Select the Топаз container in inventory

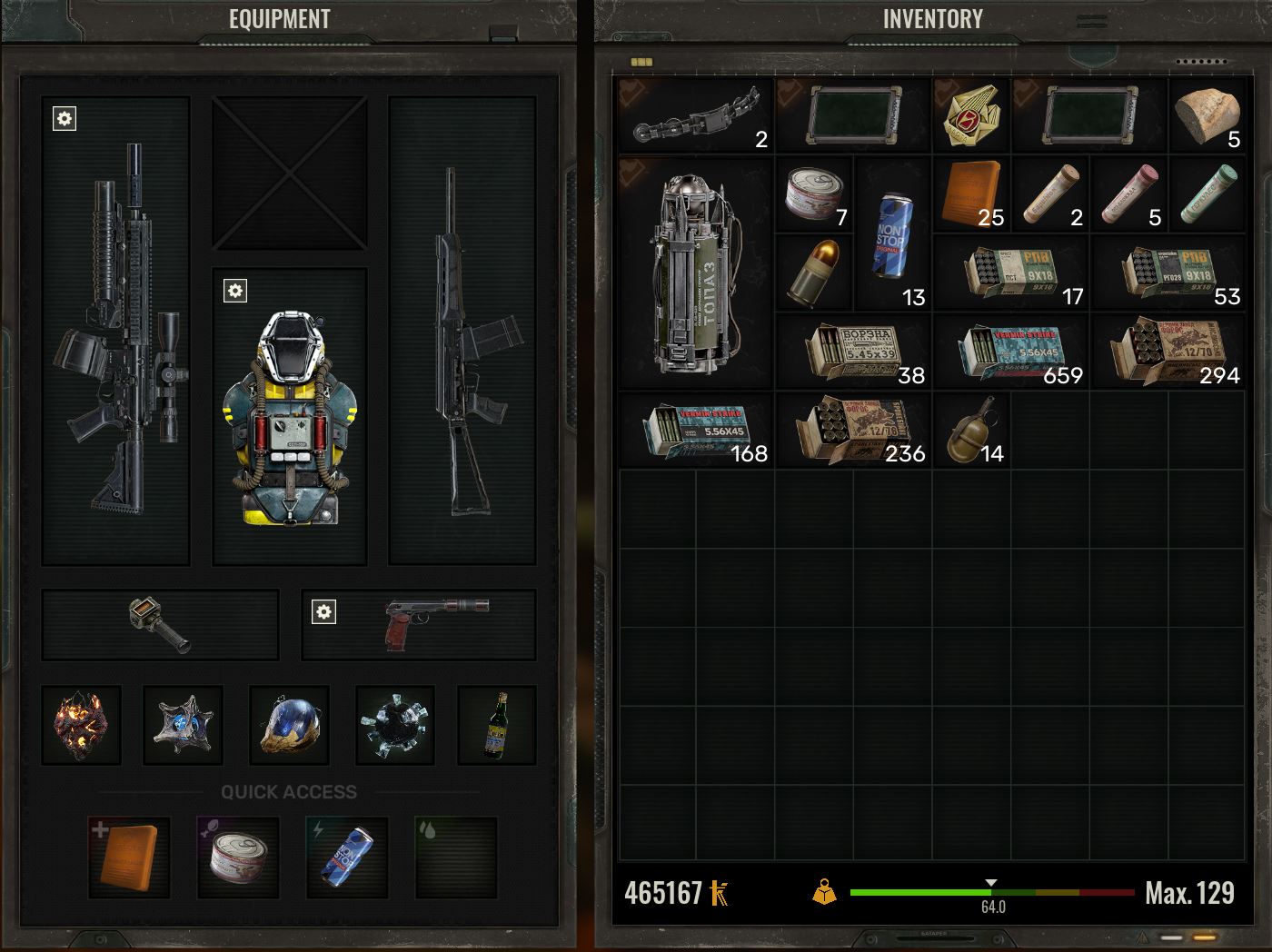696,273
